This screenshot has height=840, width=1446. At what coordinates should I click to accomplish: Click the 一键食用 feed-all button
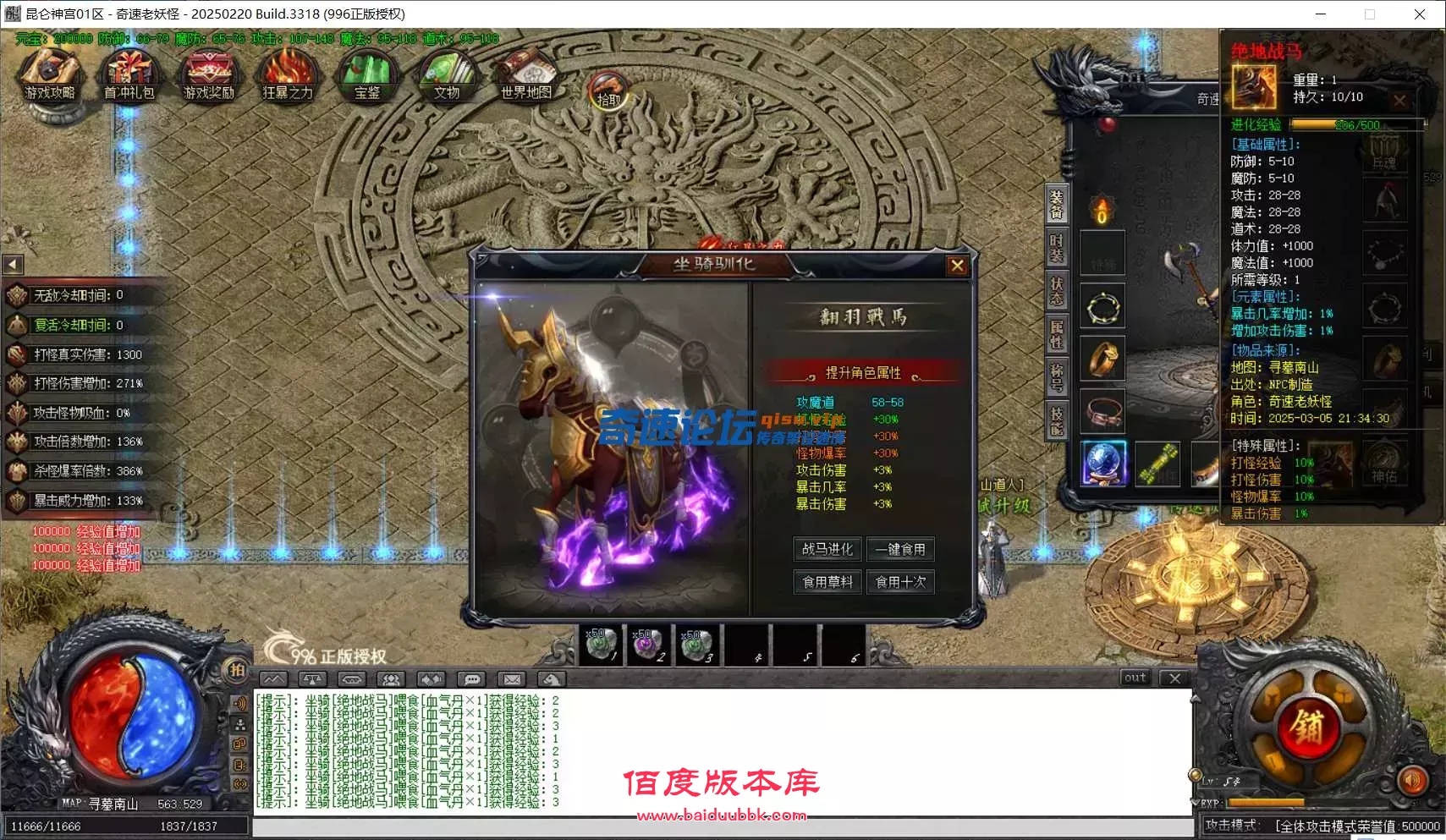901,549
